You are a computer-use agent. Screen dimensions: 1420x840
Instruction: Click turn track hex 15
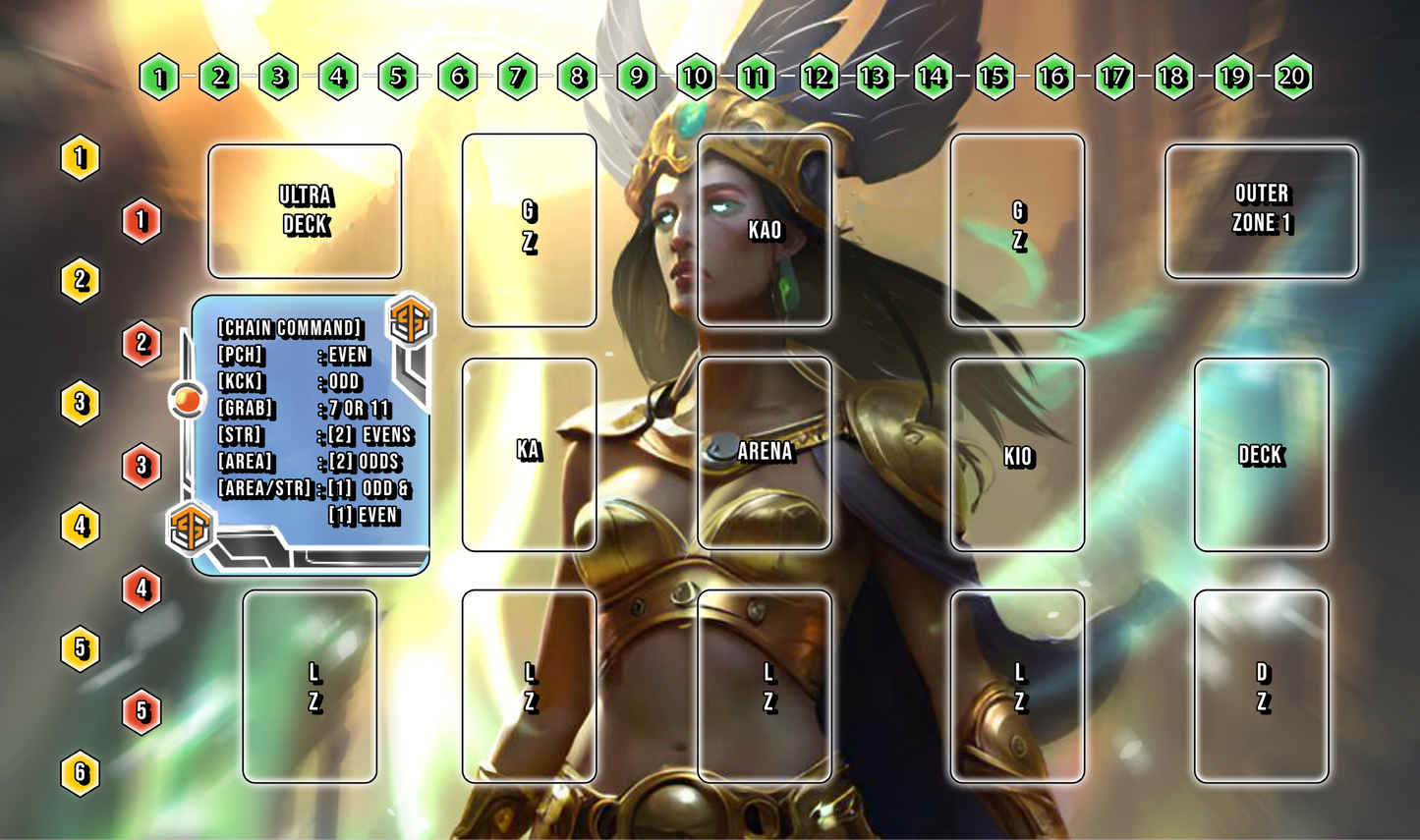(995, 77)
